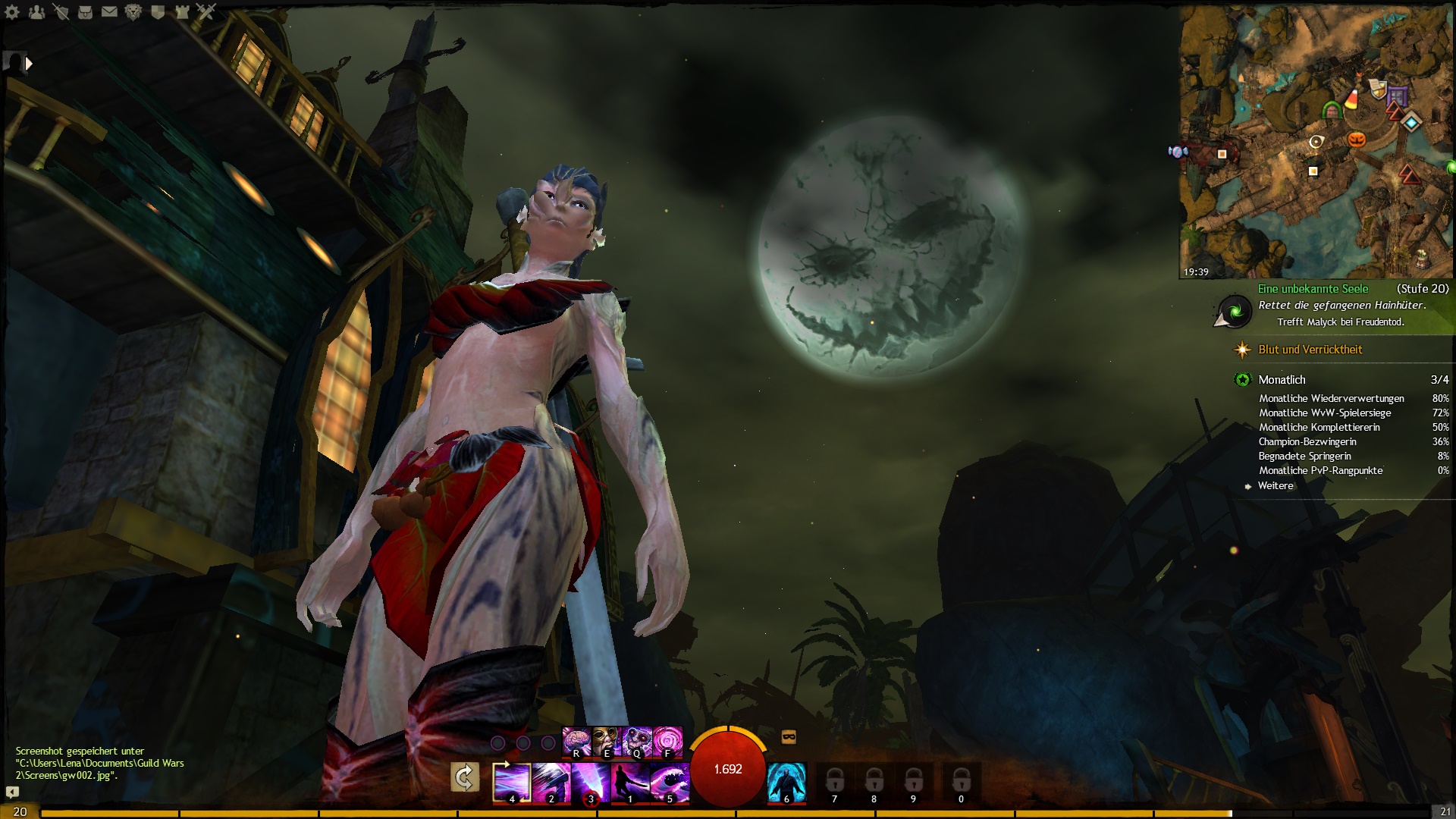Image resolution: width=1456 pixels, height=819 pixels.
Task: Open the hero panel sword-and-shield icon
Action: 61,12
